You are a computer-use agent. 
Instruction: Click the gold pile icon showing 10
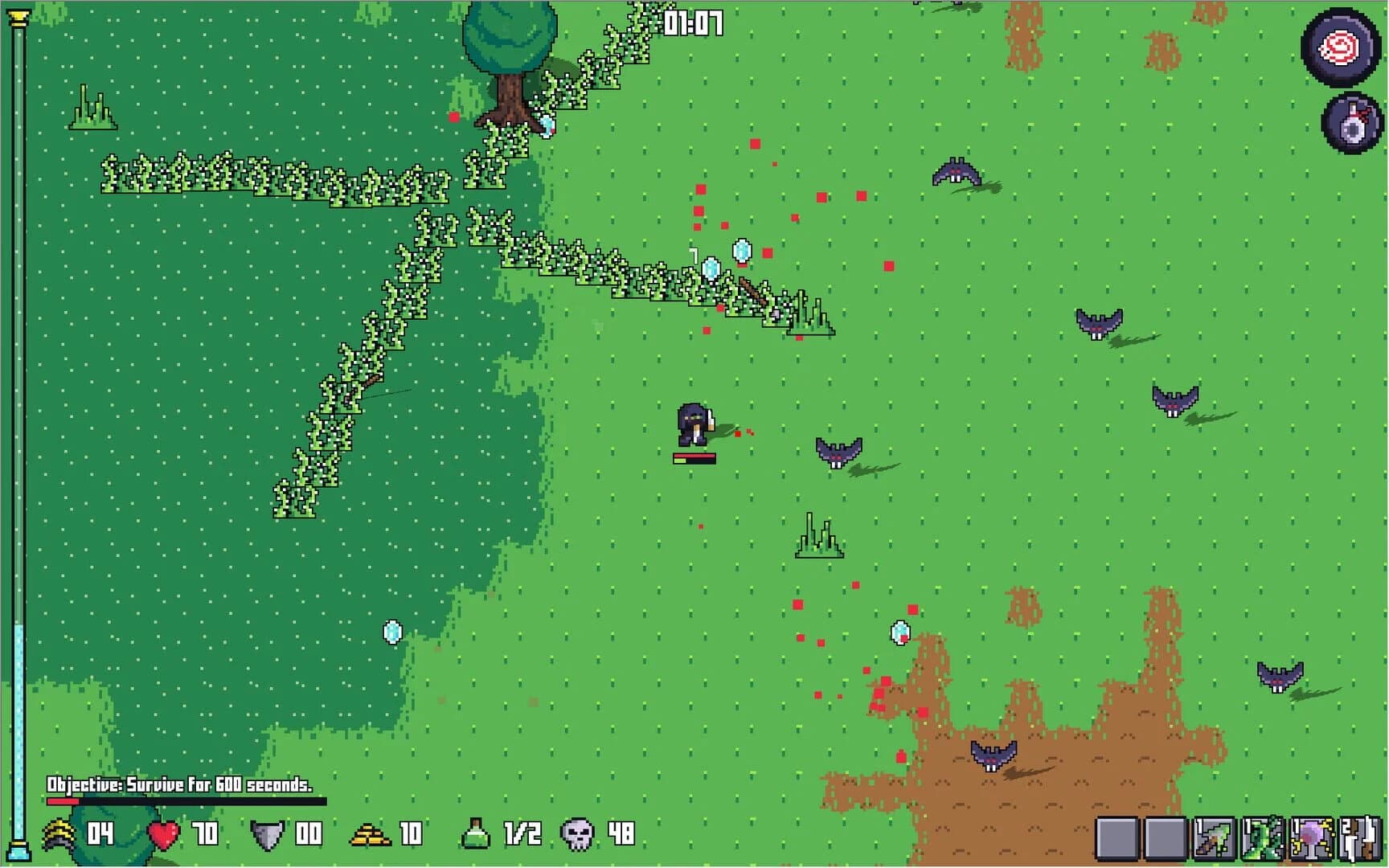(371, 833)
